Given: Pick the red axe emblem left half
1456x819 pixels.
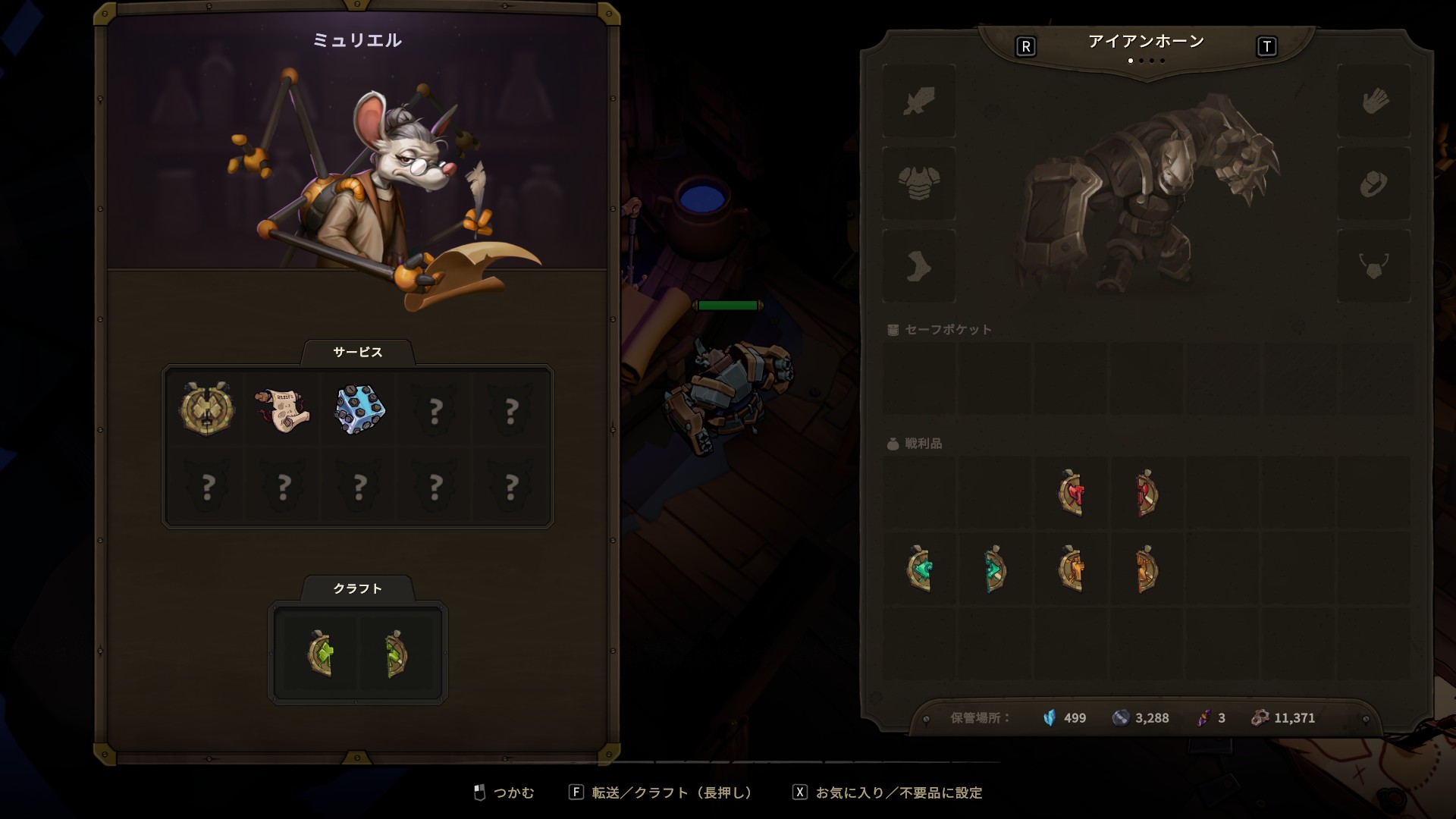Looking at the screenshot, I should coord(1071,493).
